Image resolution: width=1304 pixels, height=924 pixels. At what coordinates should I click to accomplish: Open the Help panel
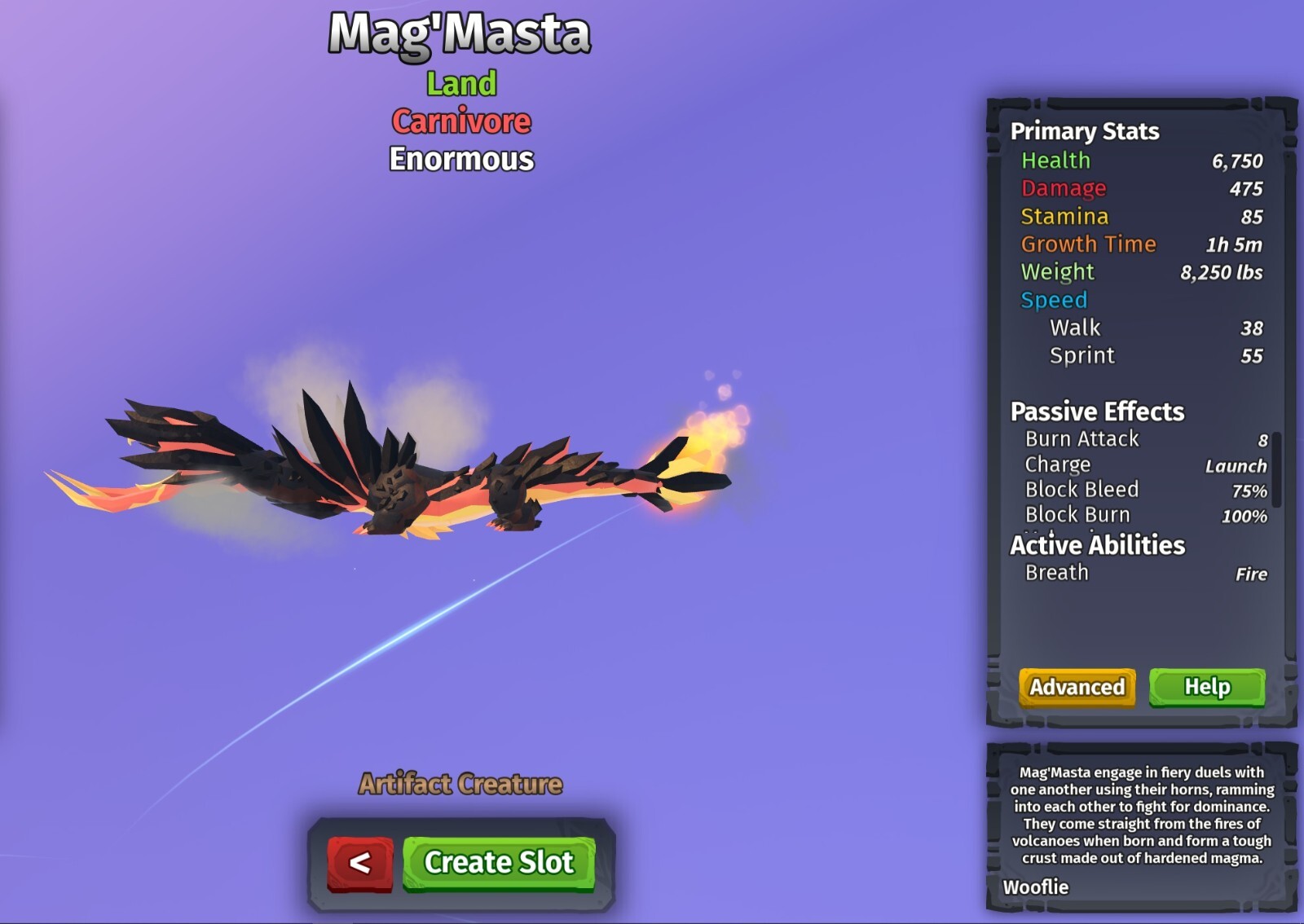(x=1208, y=687)
